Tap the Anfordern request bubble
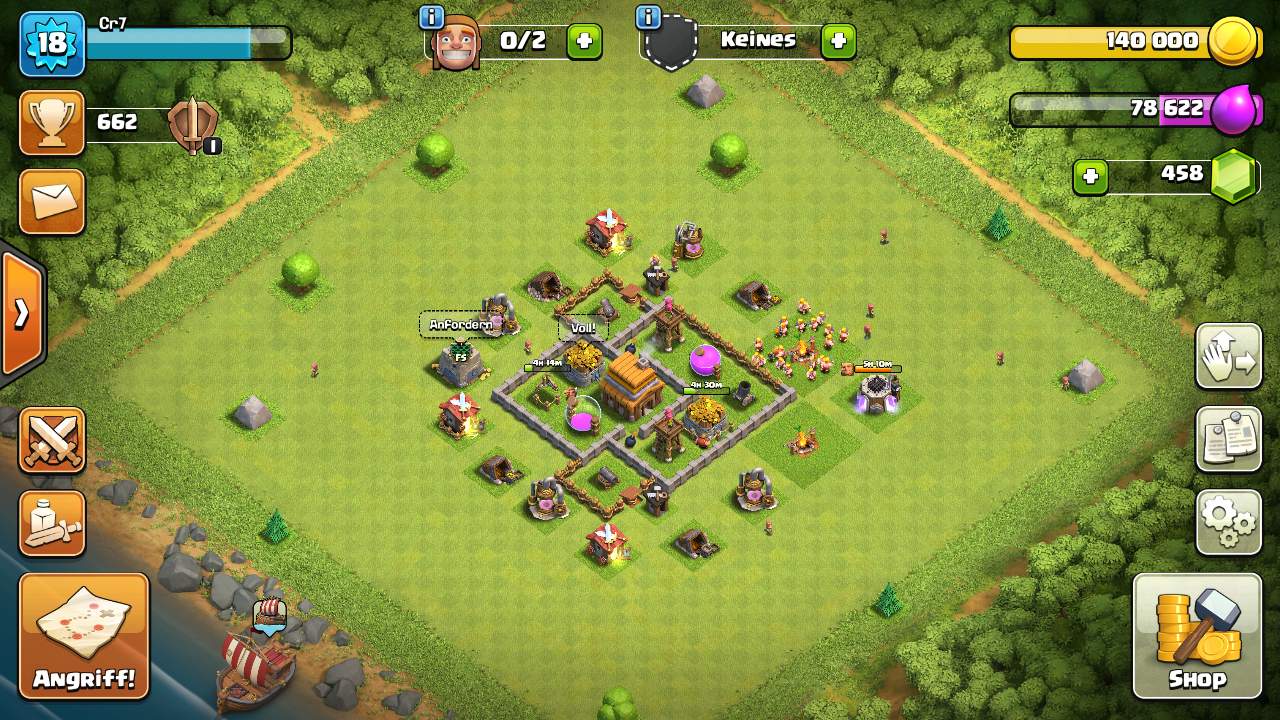Screen dimensions: 1280x720 (x=461, y=325)
